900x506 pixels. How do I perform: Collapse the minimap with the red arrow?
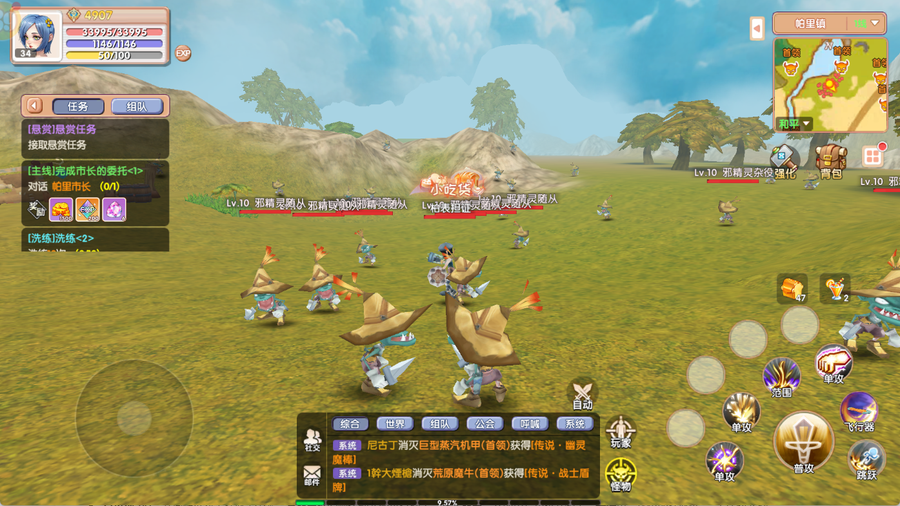[757, 29]
